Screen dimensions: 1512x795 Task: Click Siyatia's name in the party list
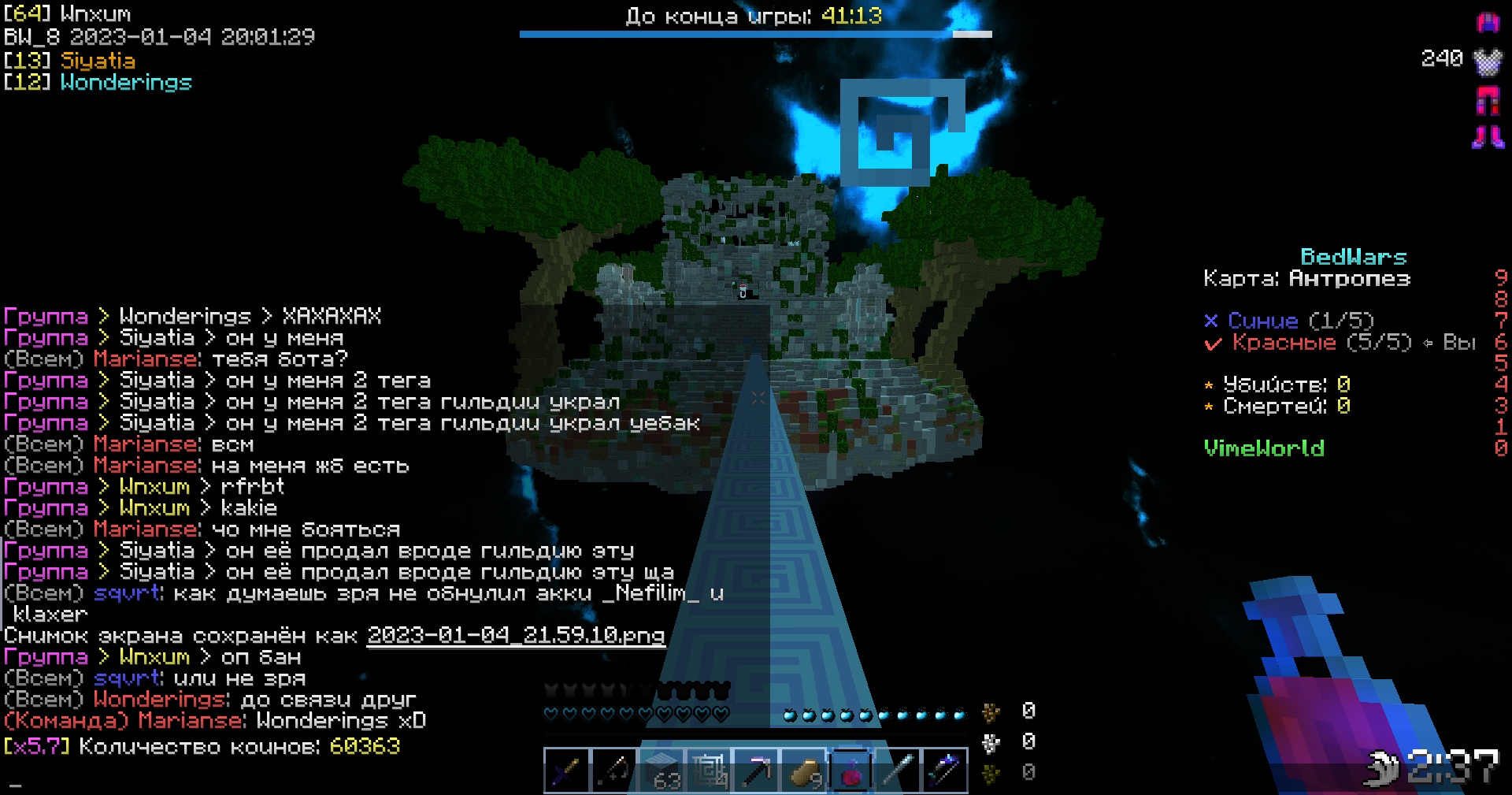click(x=98, y=61)
